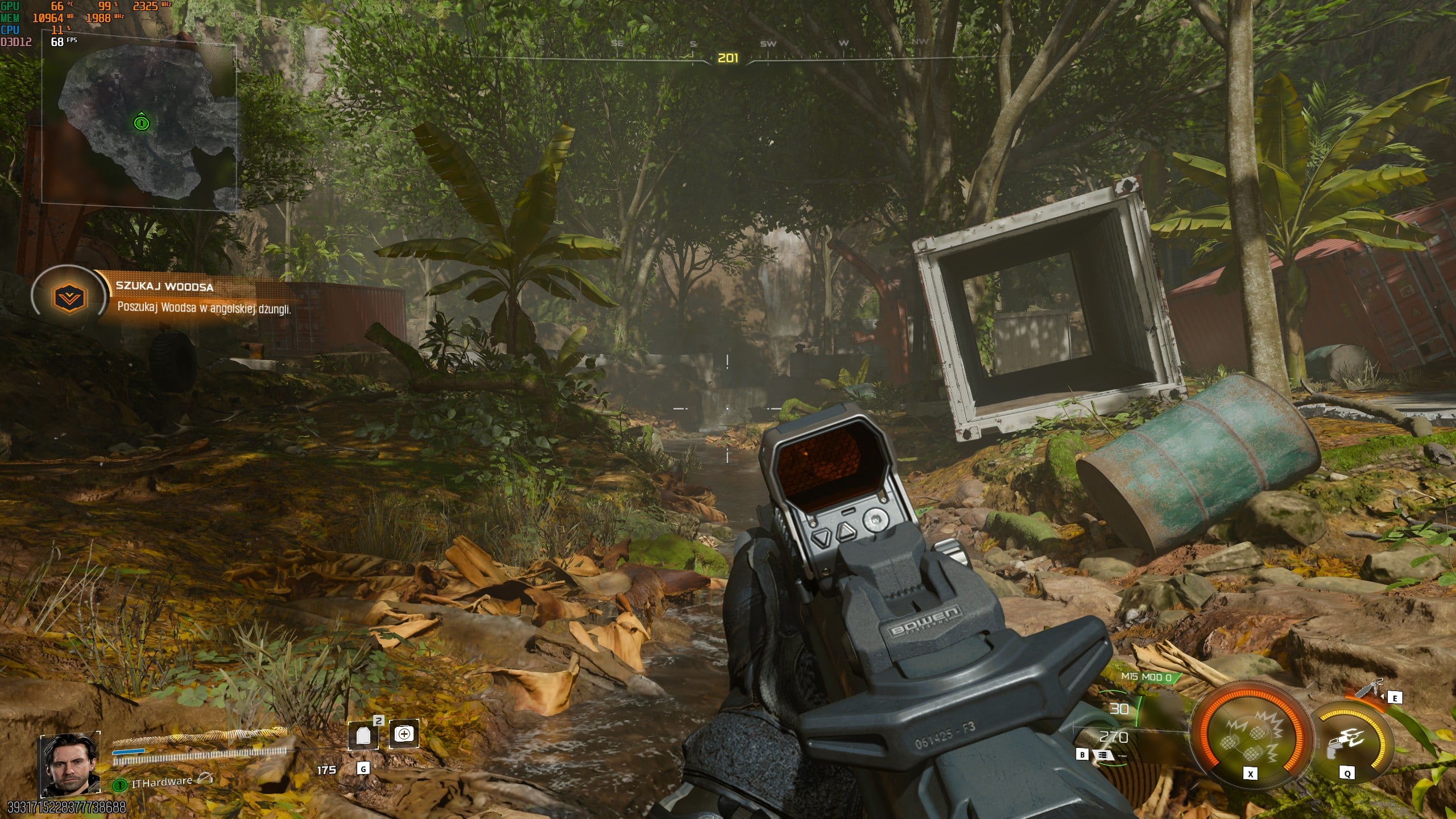The width and height of the screenshot is (1456, 819).
Task: Click the M15 MOD 0 weapon label
Action: tap(1146, 677)
